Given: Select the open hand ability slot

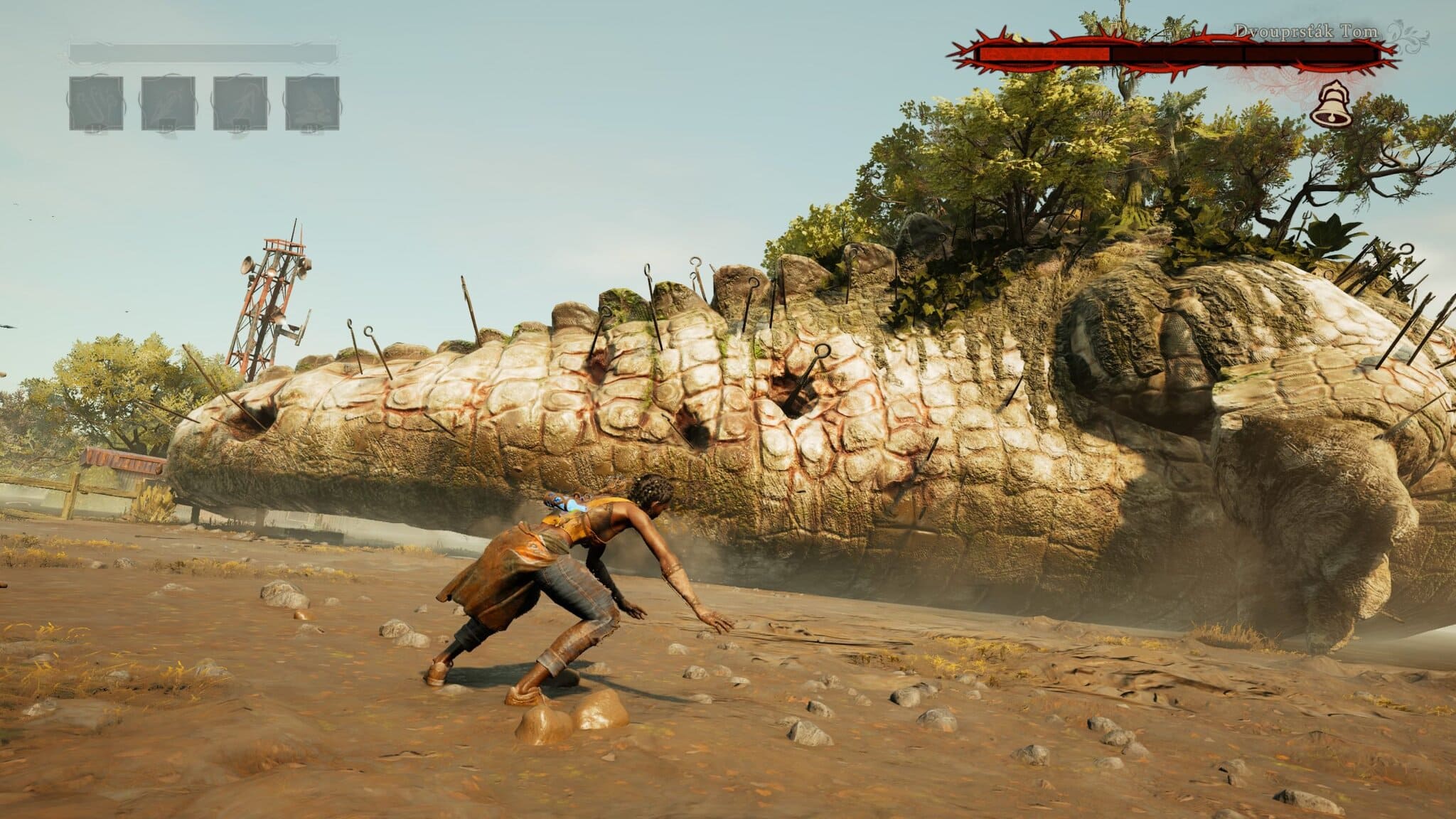Looking at the screenshot, I should (96, 103).
